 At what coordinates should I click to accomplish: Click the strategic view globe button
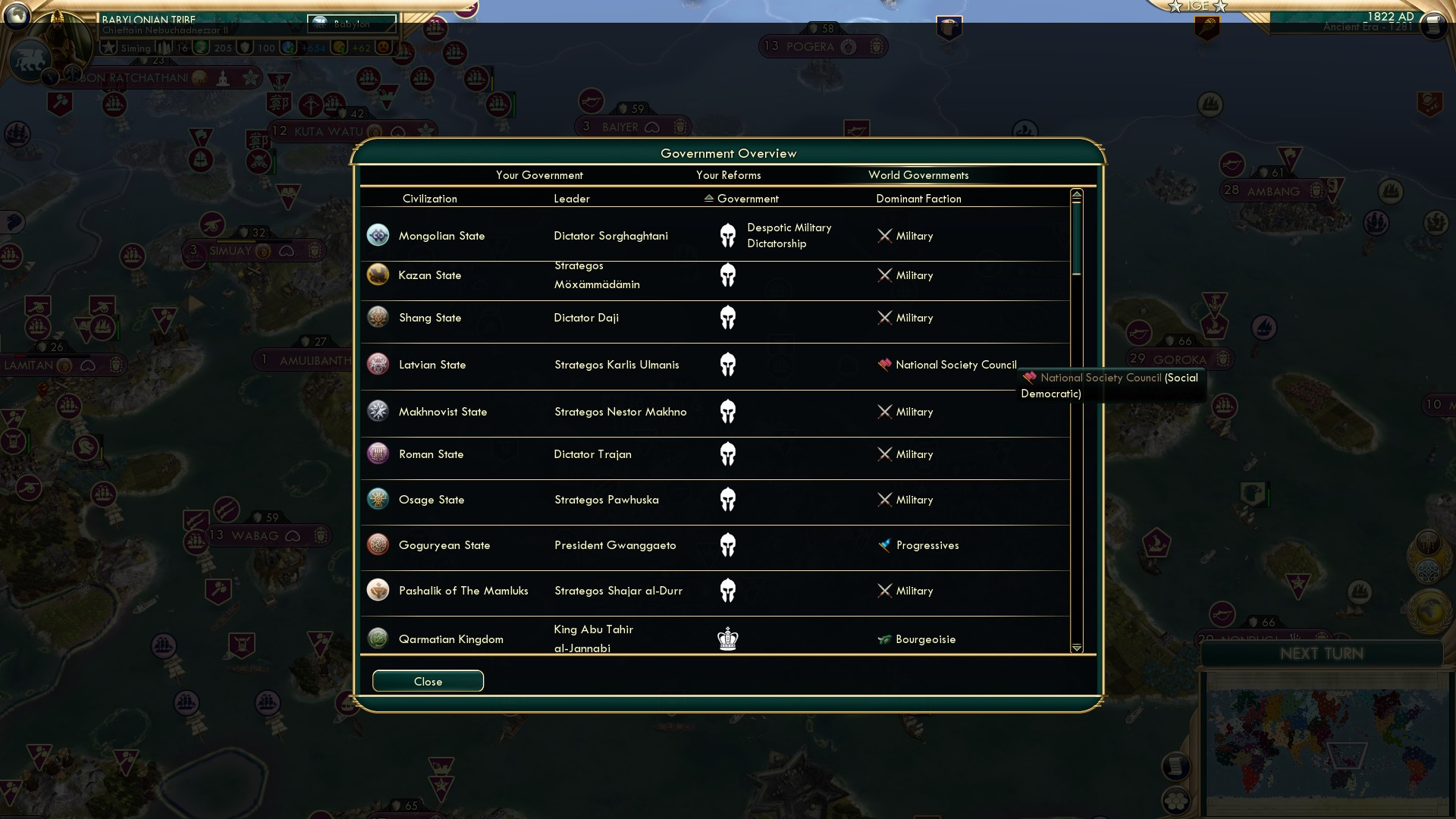(x=17, y=16)
